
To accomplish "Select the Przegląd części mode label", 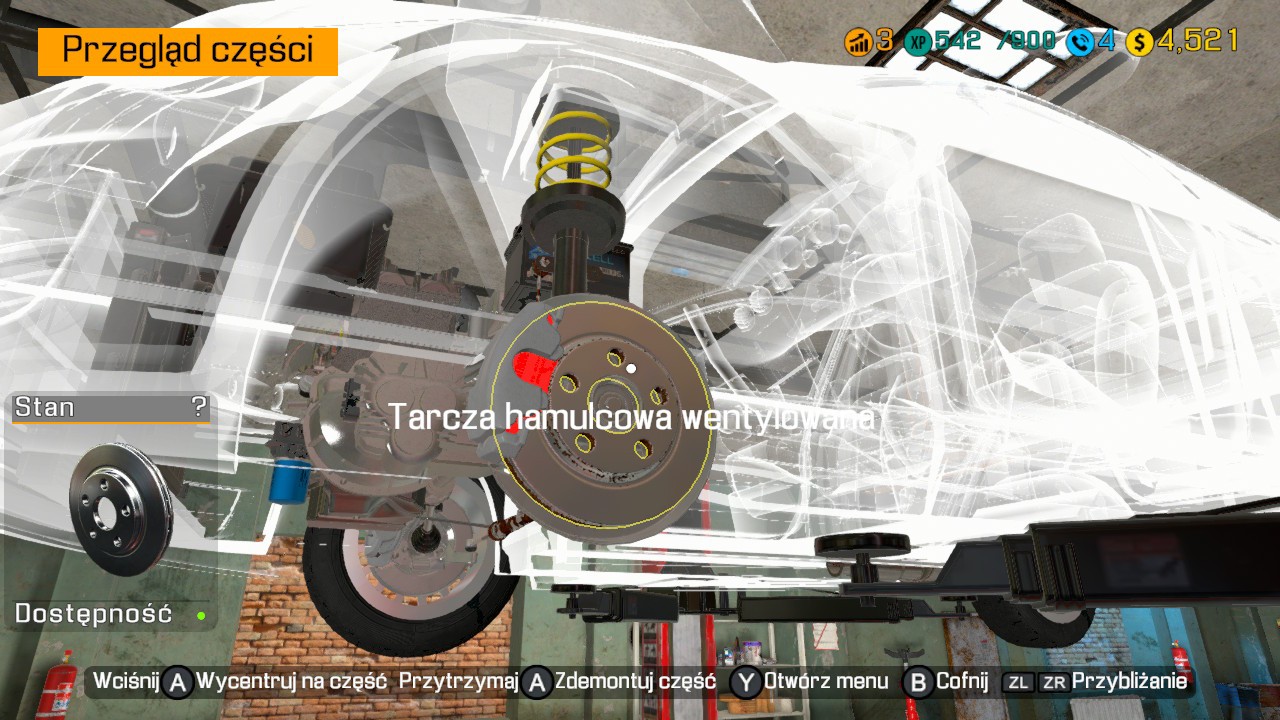I will click(x=188, y=51).
